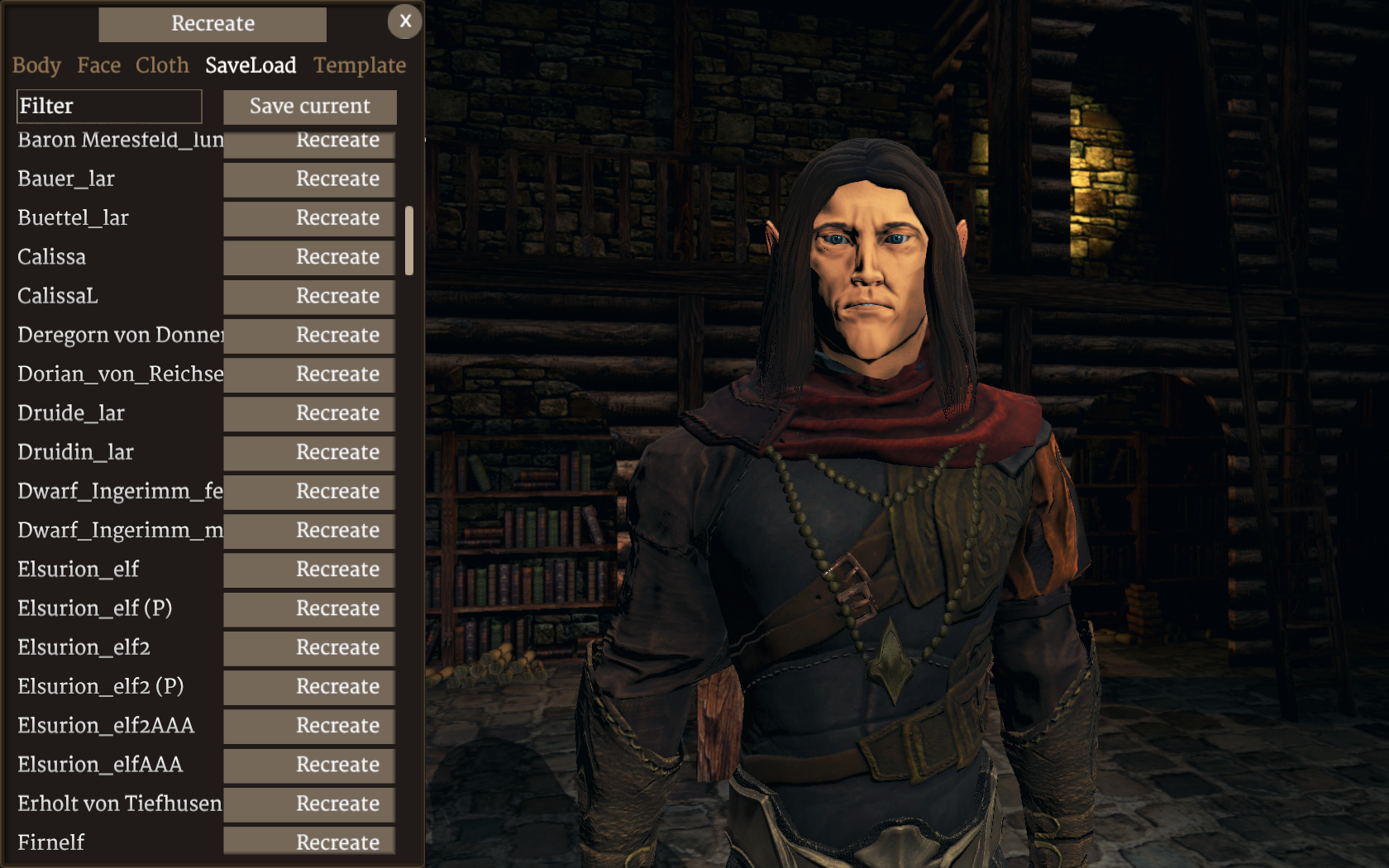This screenshot has height=868, width=1389.
Task: Load the Calissa preset with Recreate
Action: click(309, 257)
